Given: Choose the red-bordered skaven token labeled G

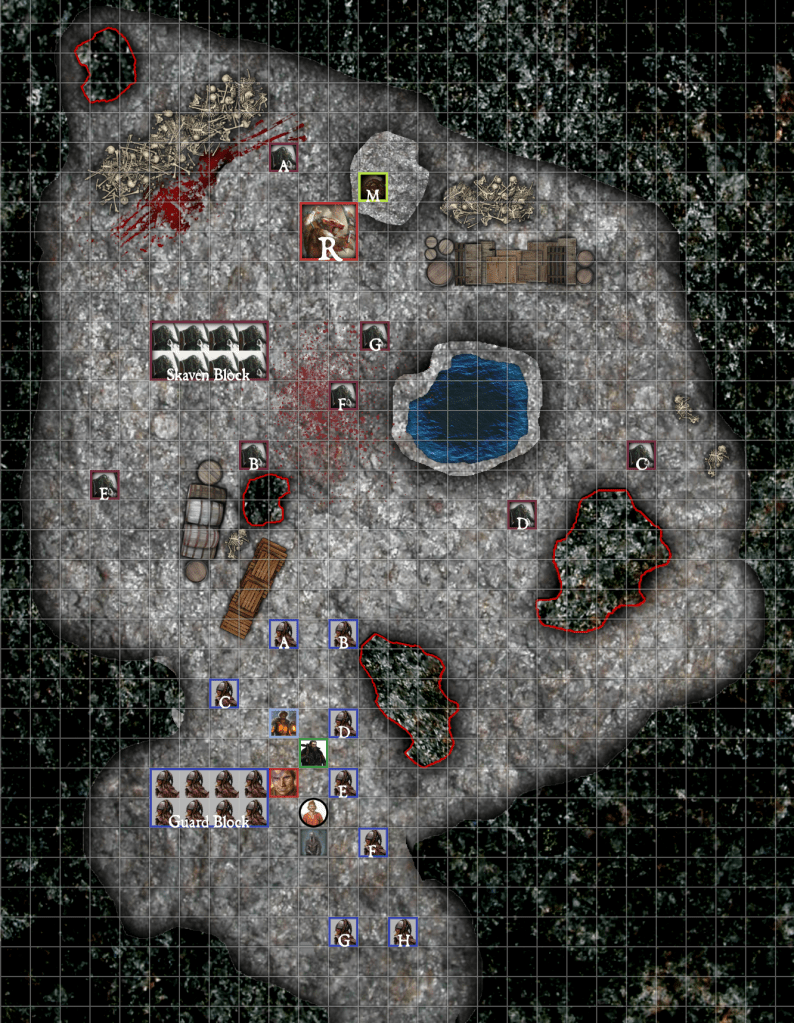Looking at the screenshot, I should (x=375, y=337).
